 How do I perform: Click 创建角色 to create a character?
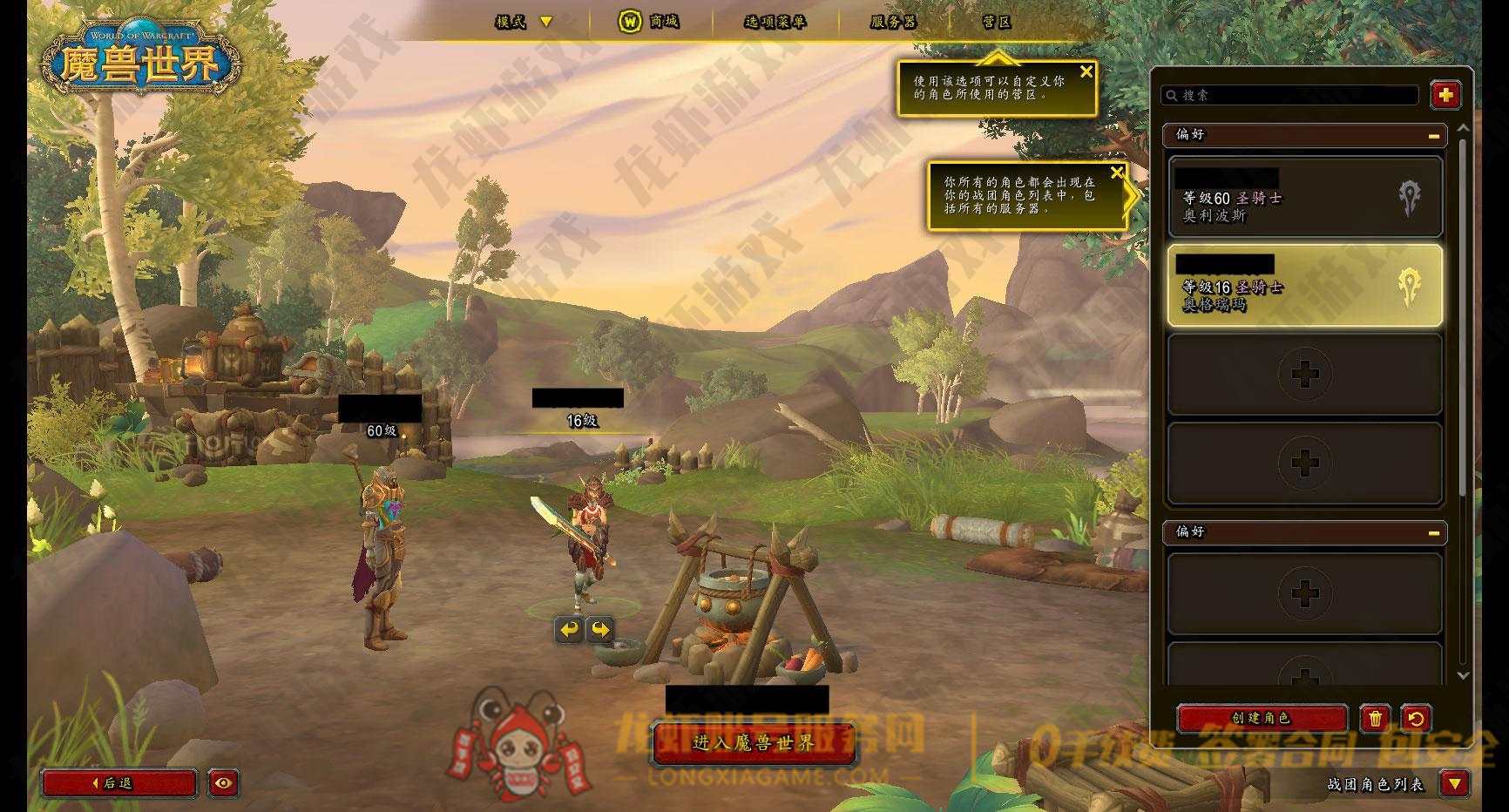1261,718
